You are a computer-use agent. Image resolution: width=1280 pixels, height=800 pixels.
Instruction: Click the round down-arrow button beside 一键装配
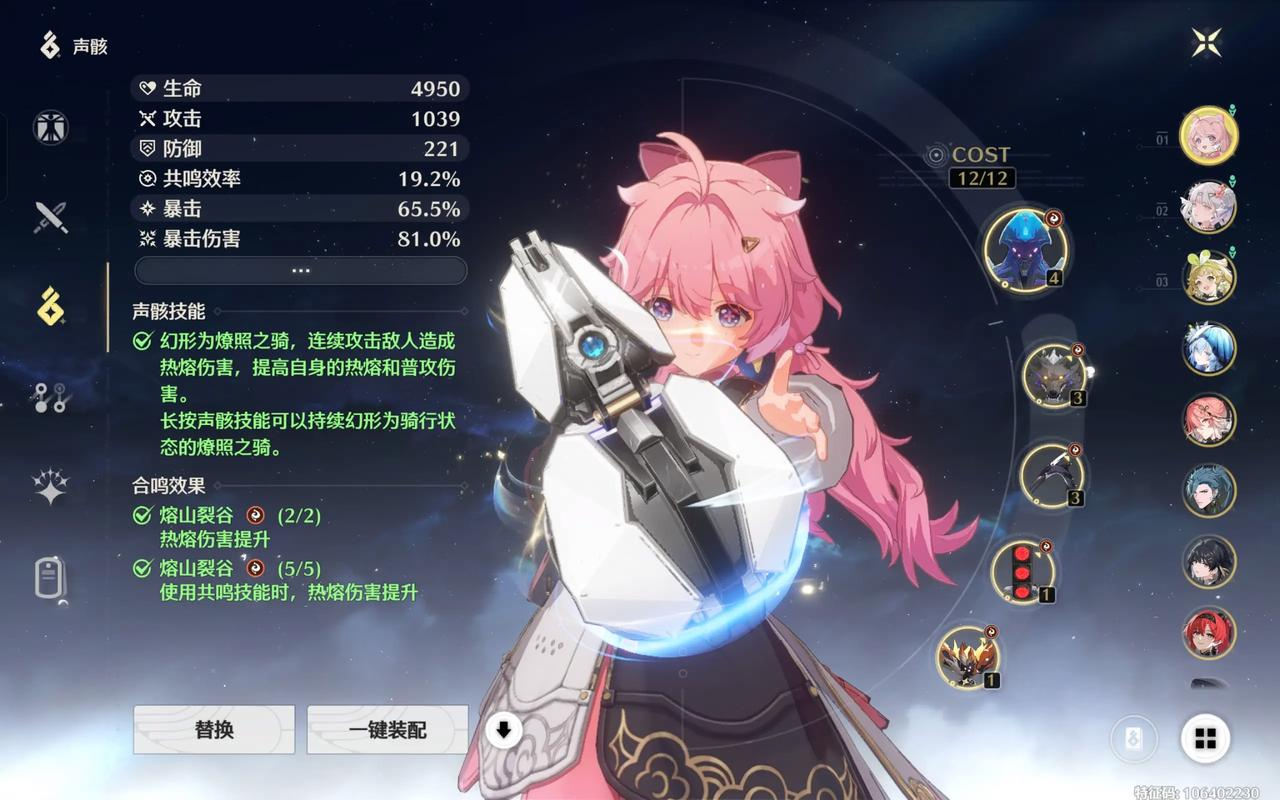(504, 730)
